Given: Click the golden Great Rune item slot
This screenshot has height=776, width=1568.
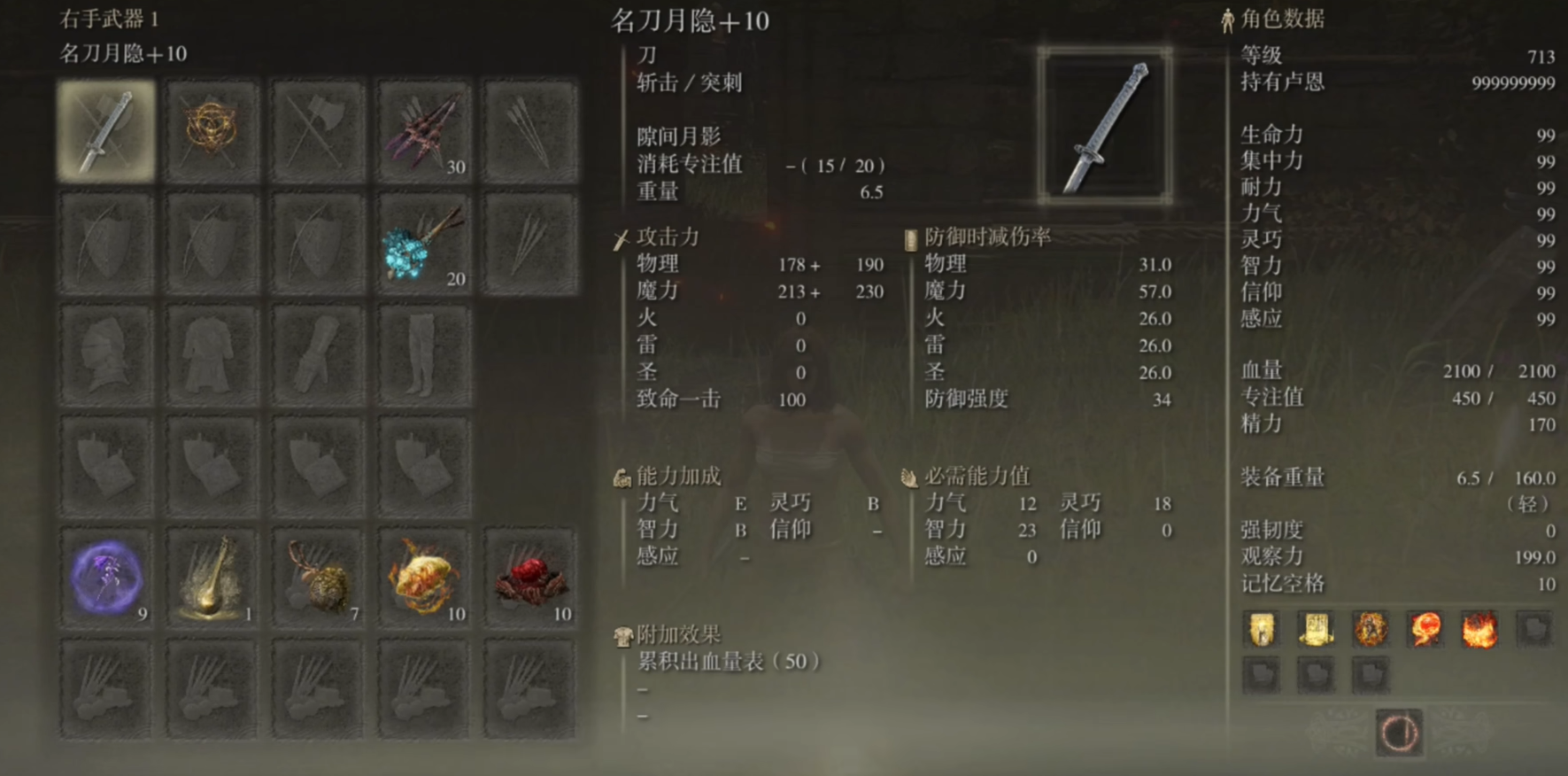Looking at the screenshot, I should click(x=211, y=128).
